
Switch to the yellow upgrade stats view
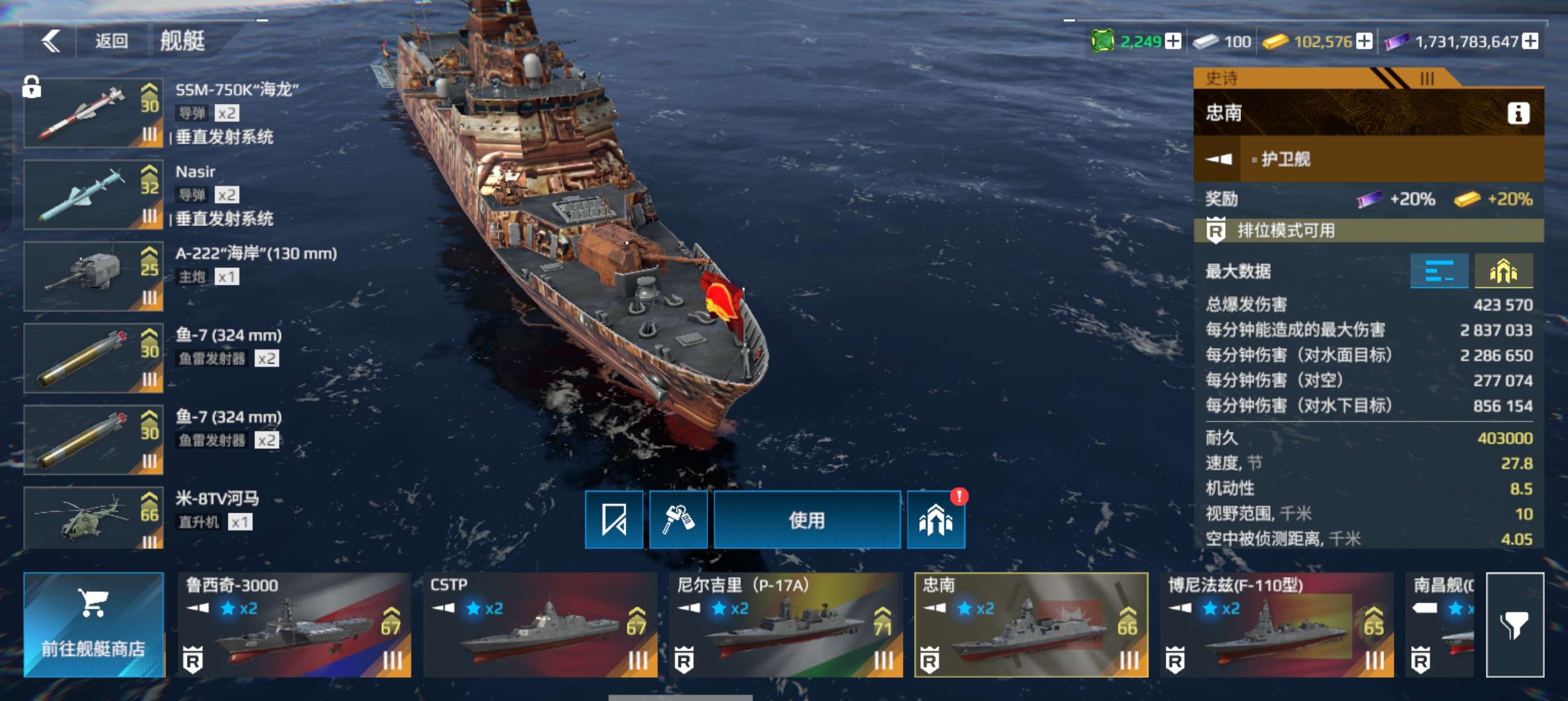(1503, 271)
